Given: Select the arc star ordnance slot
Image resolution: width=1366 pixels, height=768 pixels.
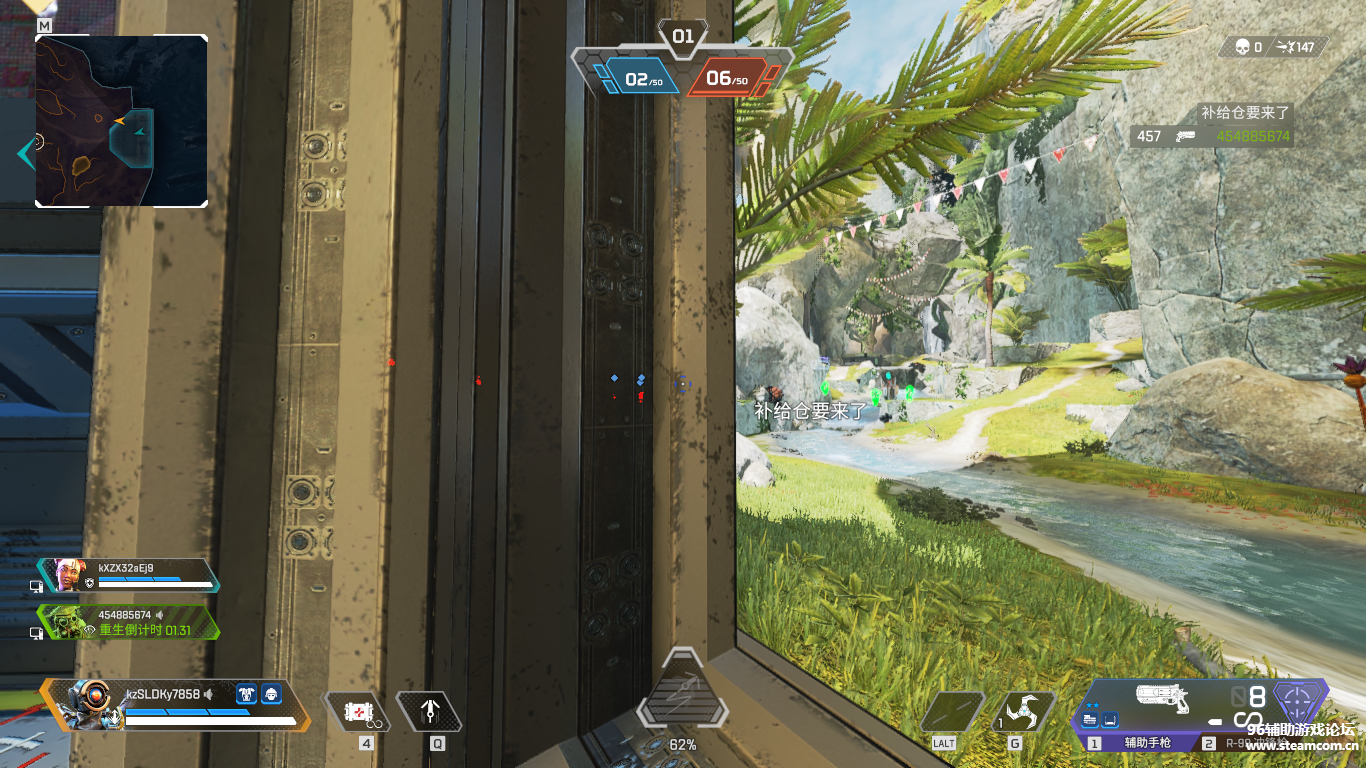Looking at the screenshot, I should tap(1022, 712).
